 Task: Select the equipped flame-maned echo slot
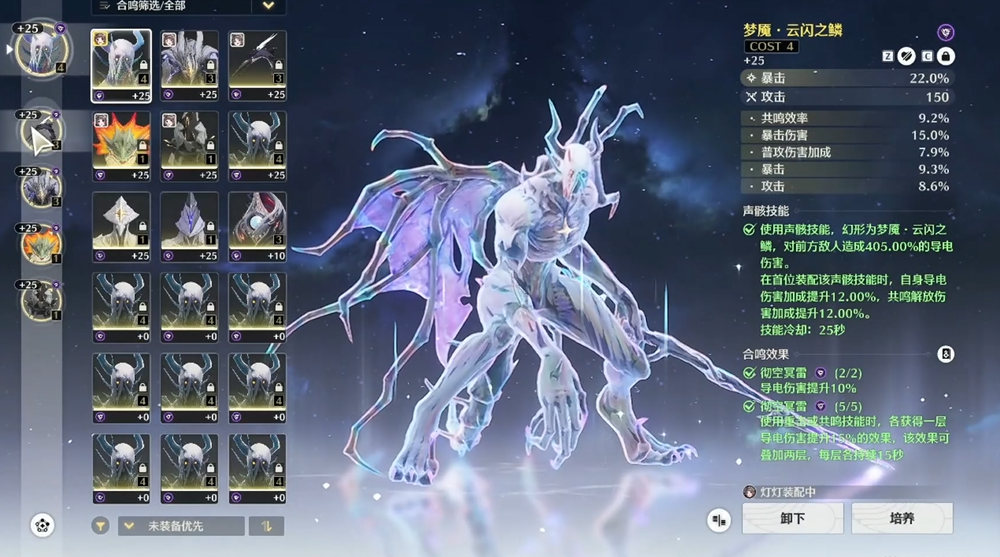click(x=42, y=243)
